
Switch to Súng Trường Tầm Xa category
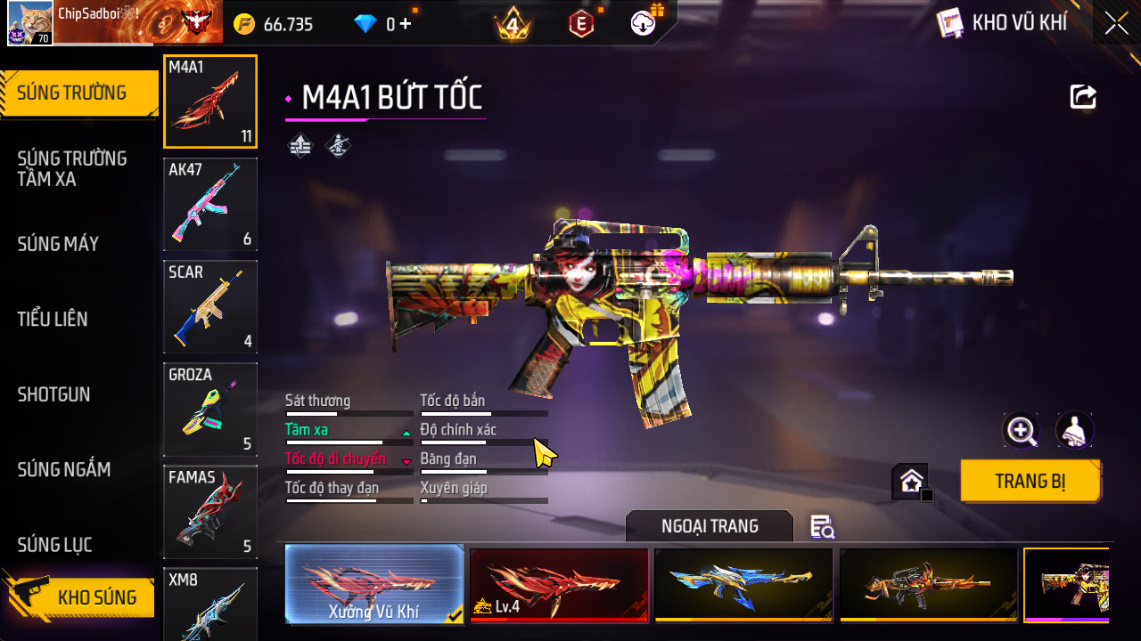point(72,169)
